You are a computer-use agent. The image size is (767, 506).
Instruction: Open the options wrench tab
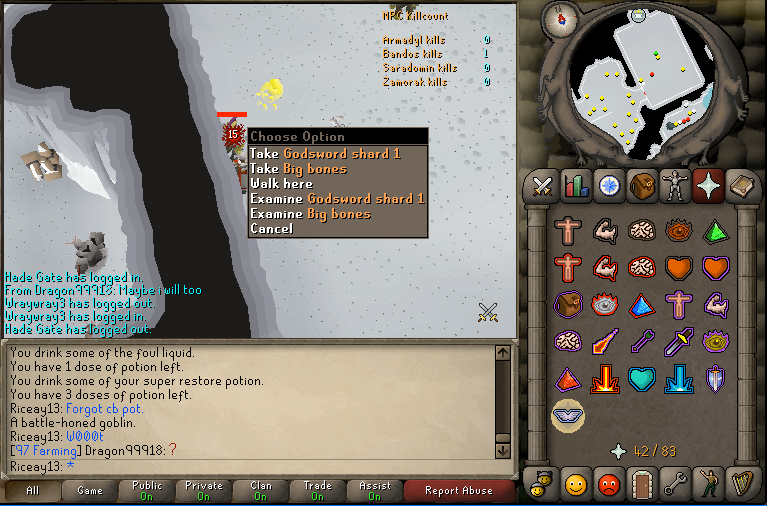(675, 484)
